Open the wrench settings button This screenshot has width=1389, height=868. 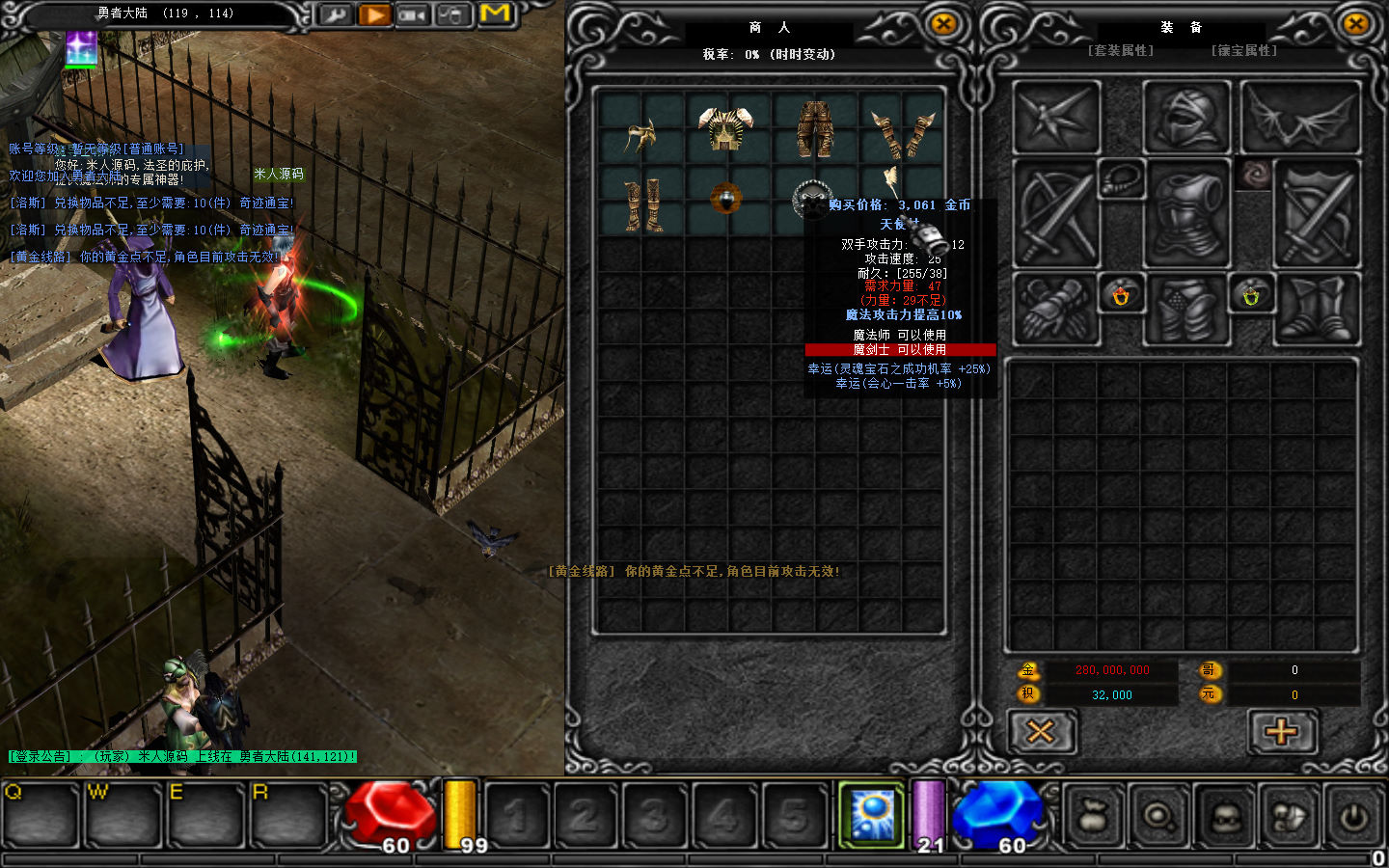click(335, 14)
